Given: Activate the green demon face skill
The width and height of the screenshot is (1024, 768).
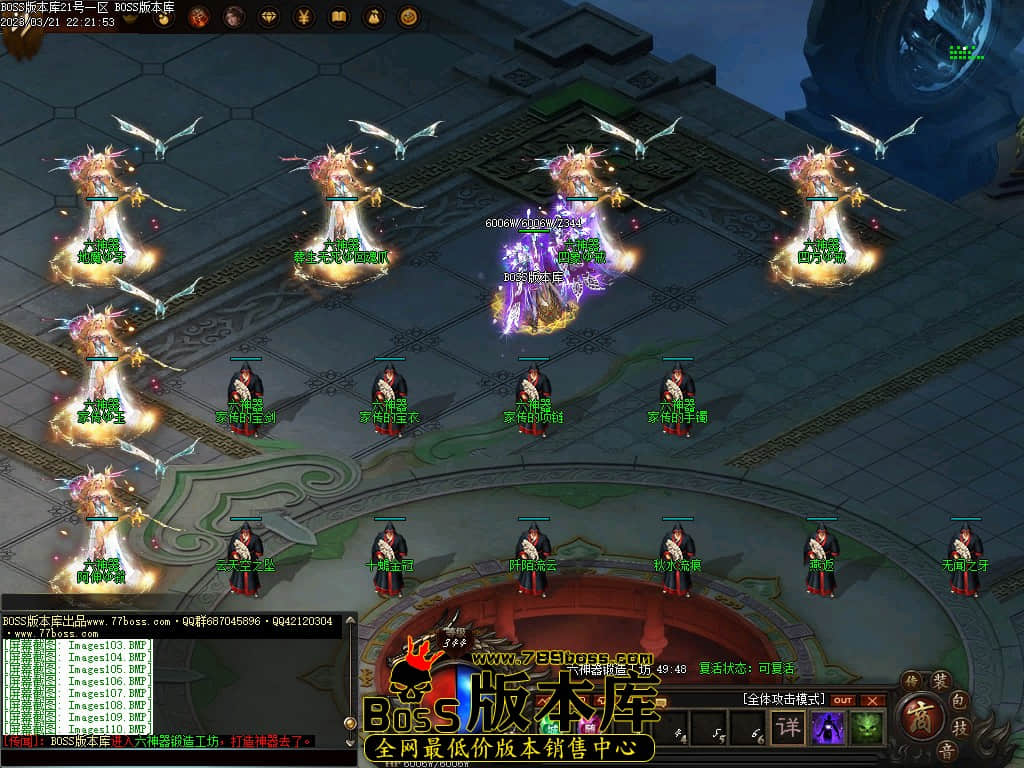Looking at the screenshot, I should [x=867, y=727].
